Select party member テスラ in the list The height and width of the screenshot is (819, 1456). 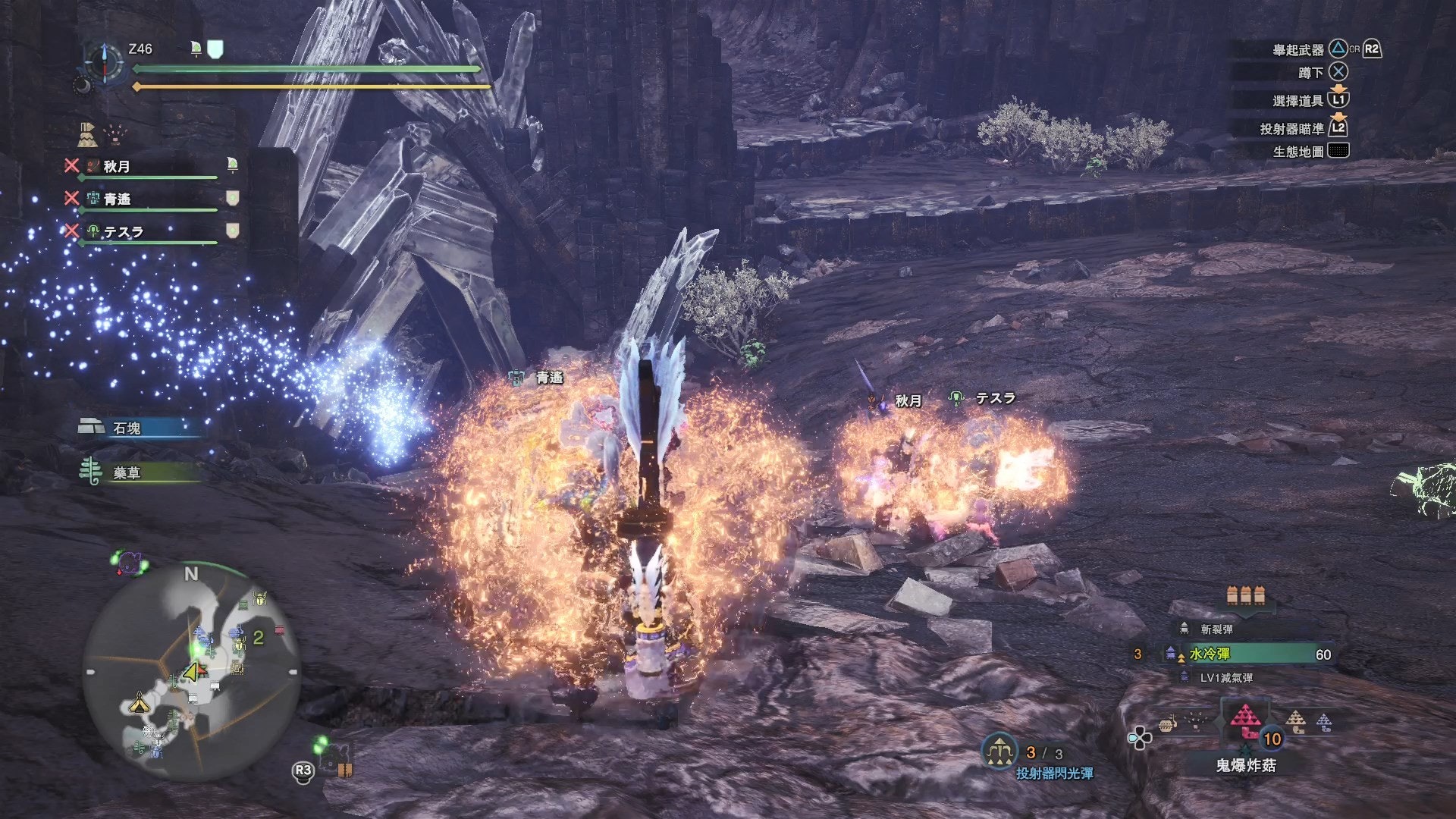coord(123,232)
